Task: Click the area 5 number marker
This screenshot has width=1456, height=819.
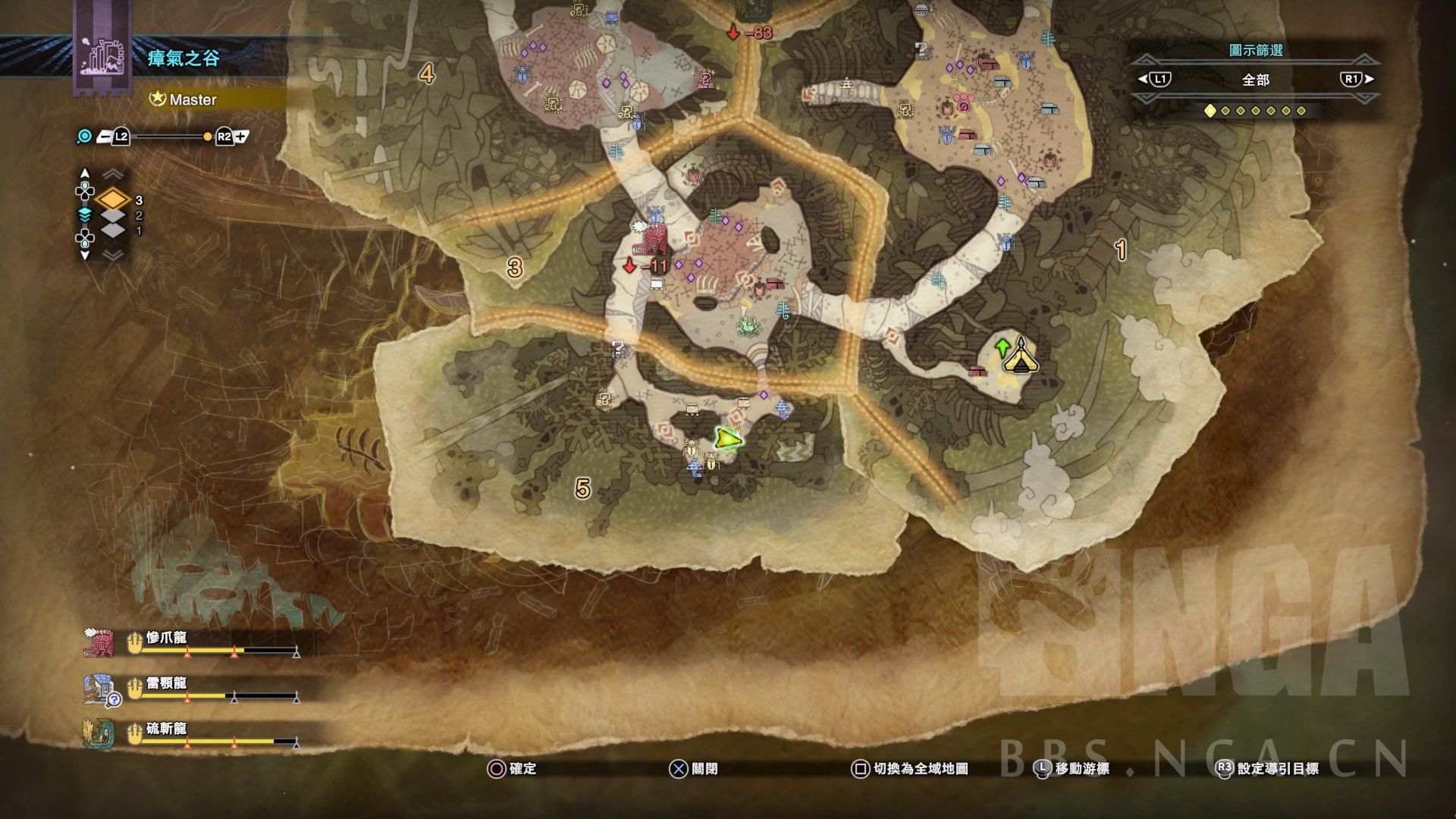Action: tap(582, 488)
